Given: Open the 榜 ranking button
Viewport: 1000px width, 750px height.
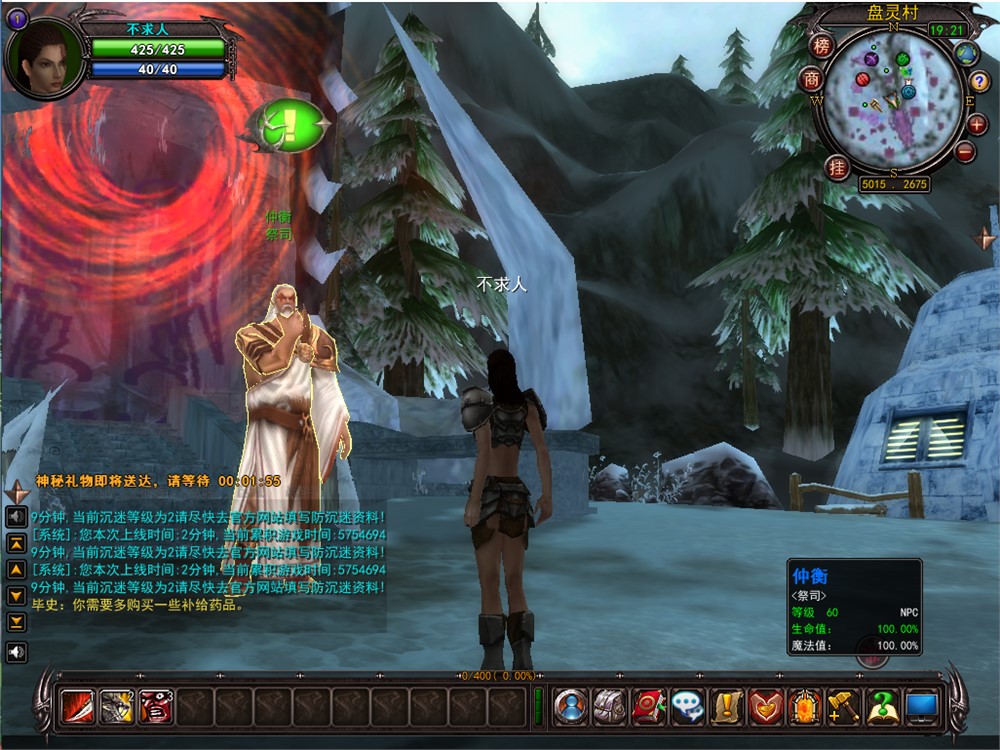Looking at the screenshot, I should [822, 46].
